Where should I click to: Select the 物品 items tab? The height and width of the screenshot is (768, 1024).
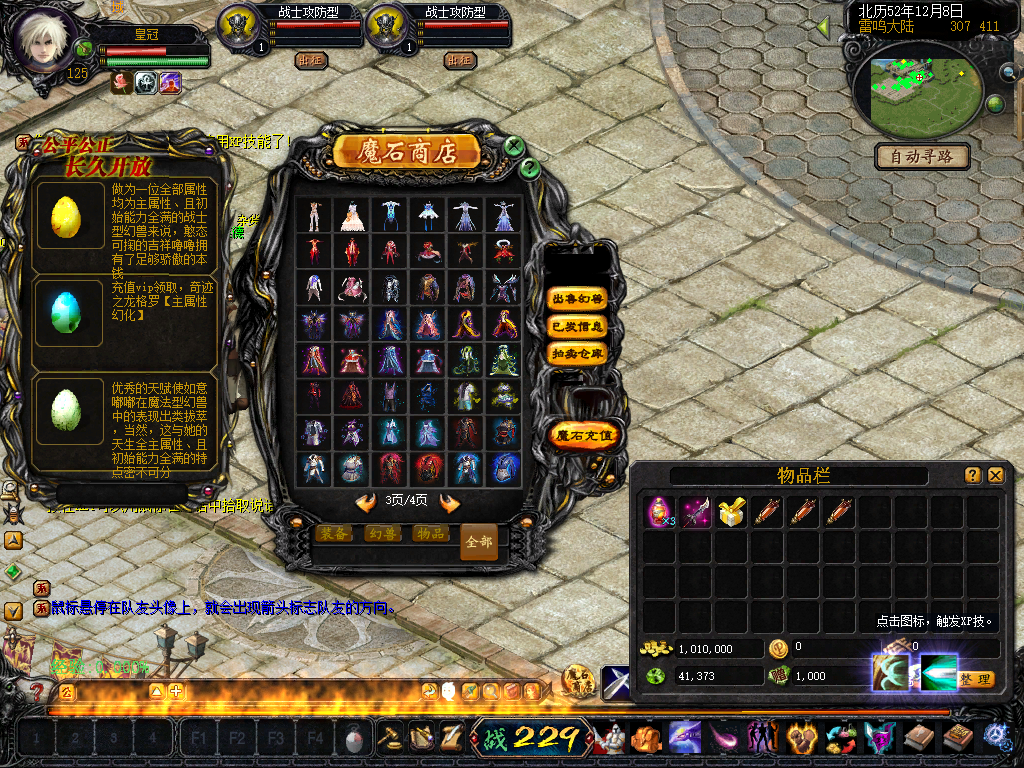point(430,533)
